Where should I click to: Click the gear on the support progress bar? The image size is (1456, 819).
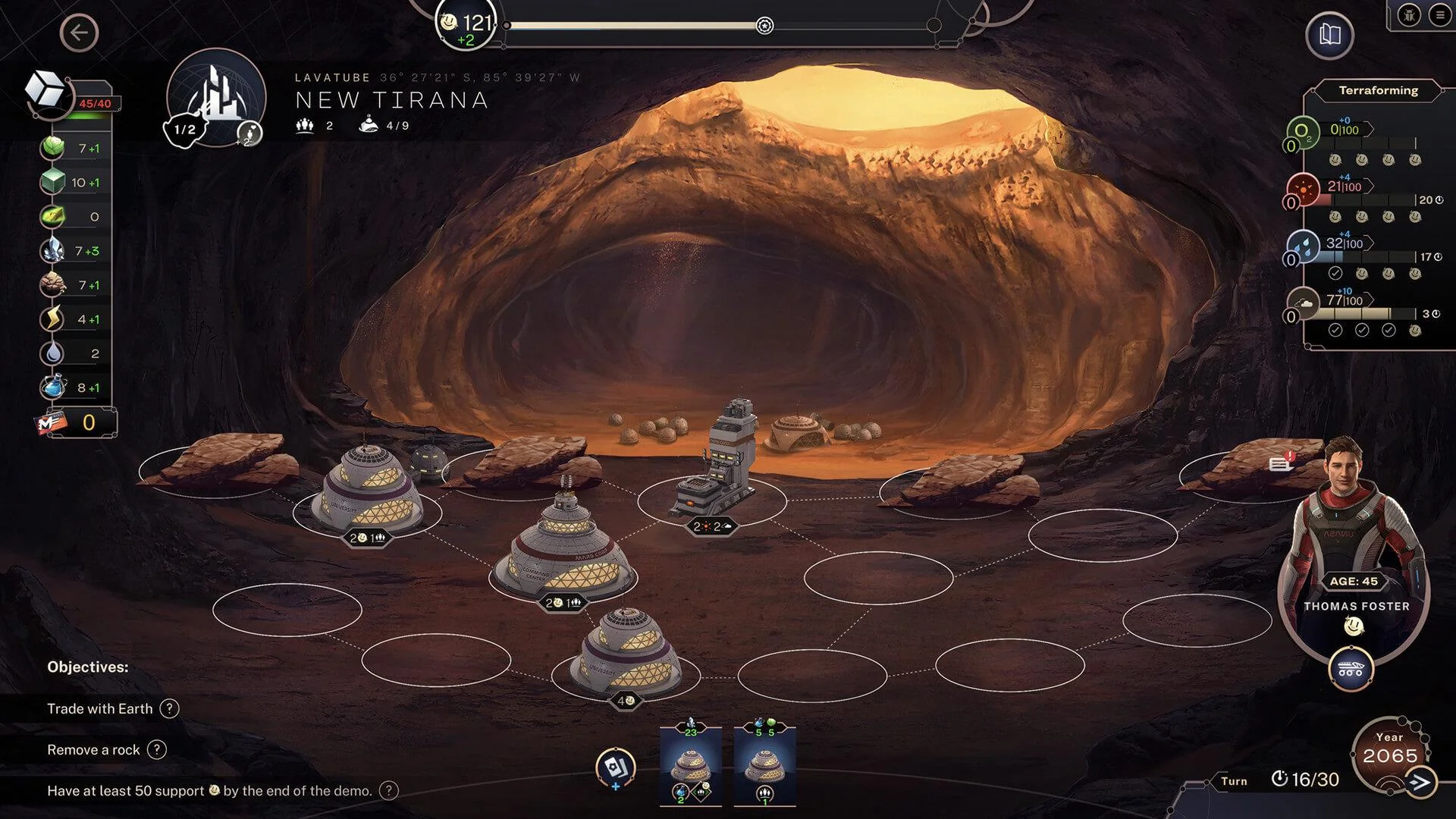click(763, 24)
